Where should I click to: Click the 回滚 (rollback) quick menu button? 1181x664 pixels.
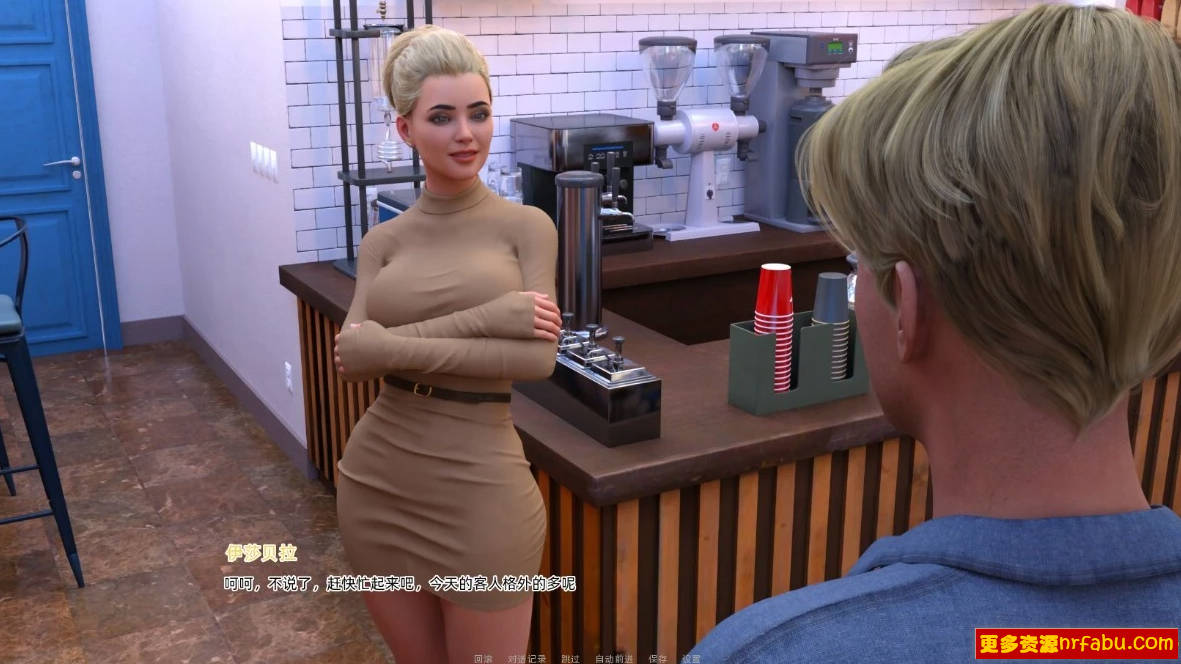coord(483,659)
